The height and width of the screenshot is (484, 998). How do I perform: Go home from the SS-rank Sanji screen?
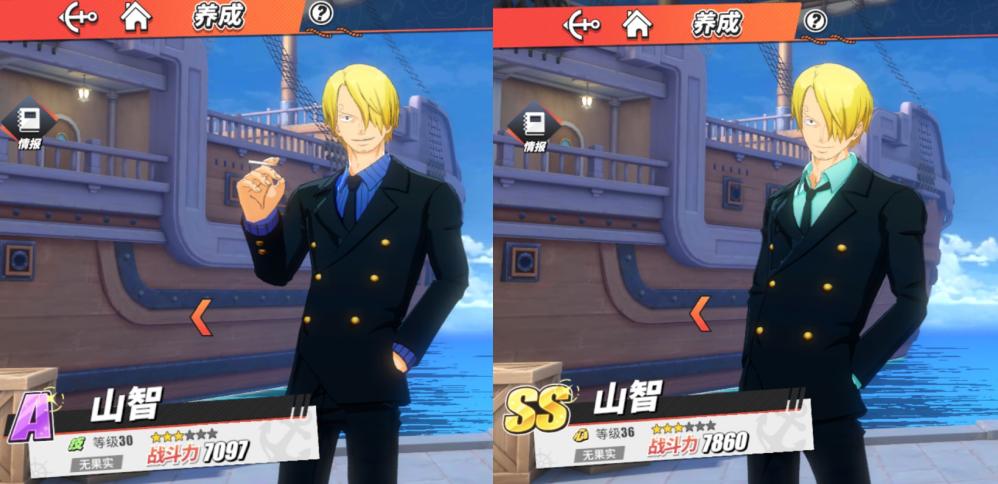point(634,20)
